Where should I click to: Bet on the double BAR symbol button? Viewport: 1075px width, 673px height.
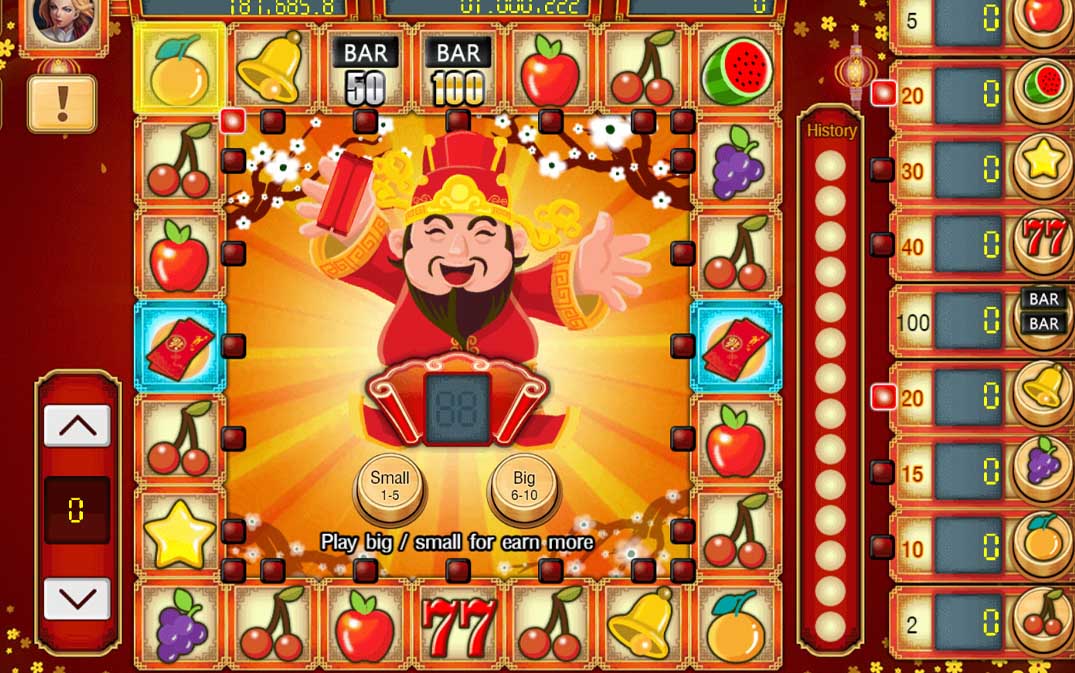tap(1044, 312)
